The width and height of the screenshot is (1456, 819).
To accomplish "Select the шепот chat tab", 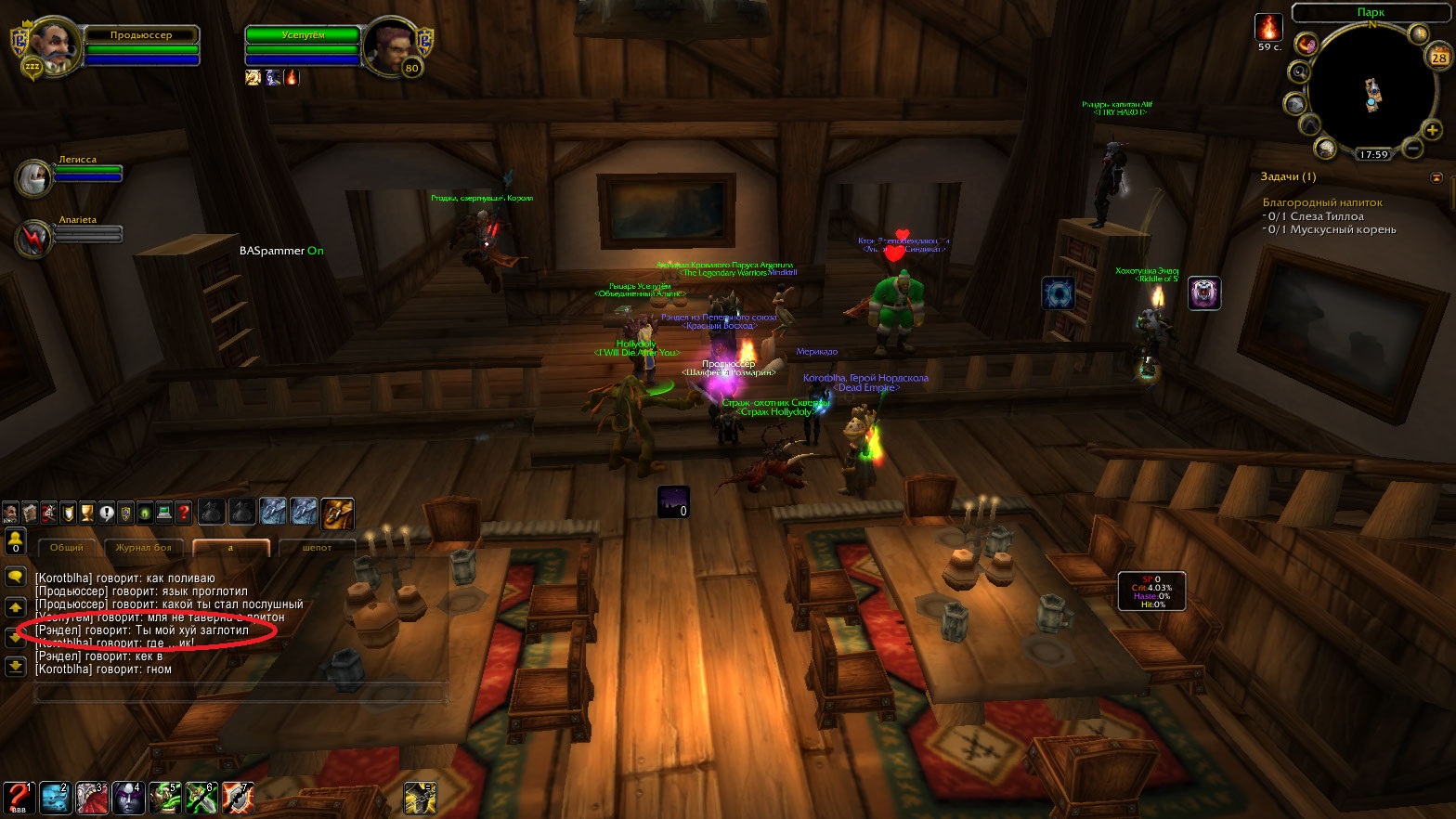I will pos(317,548).
